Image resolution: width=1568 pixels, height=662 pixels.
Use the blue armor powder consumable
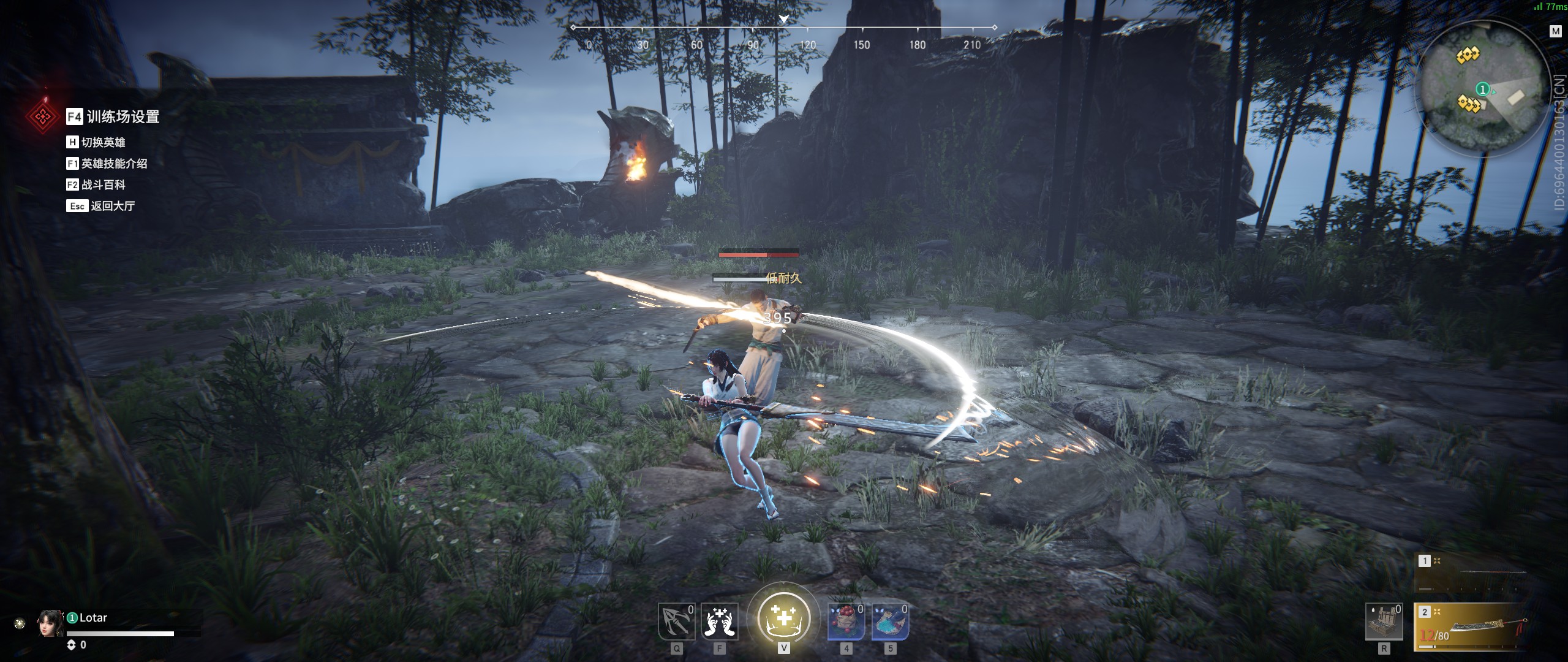[x=890, y=622]
